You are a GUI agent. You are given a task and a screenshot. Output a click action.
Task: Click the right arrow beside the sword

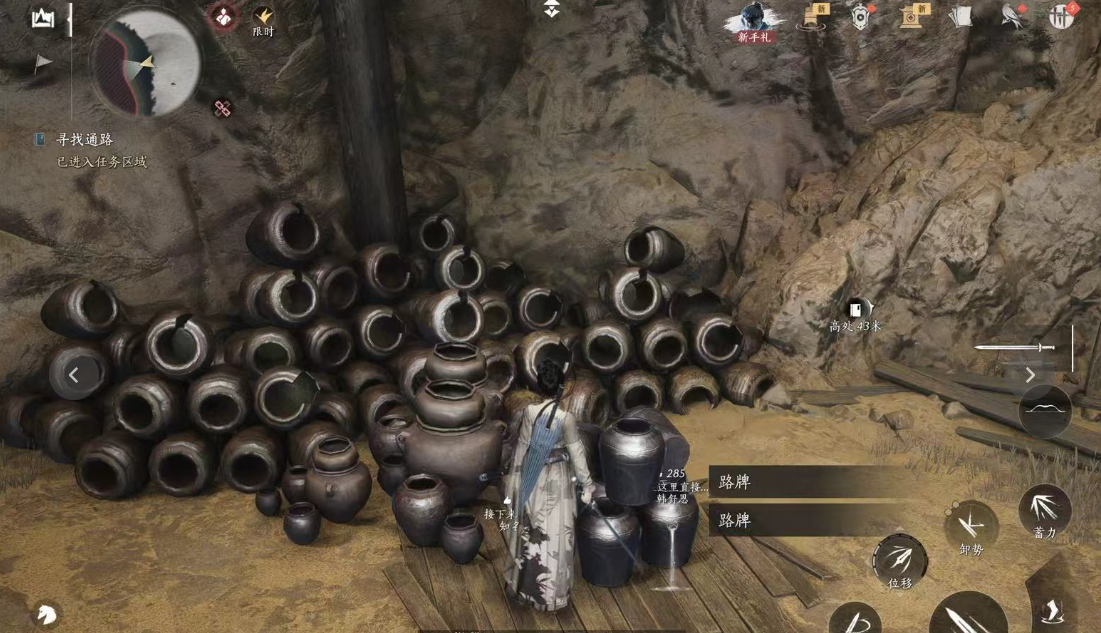tap(1031, 375)
